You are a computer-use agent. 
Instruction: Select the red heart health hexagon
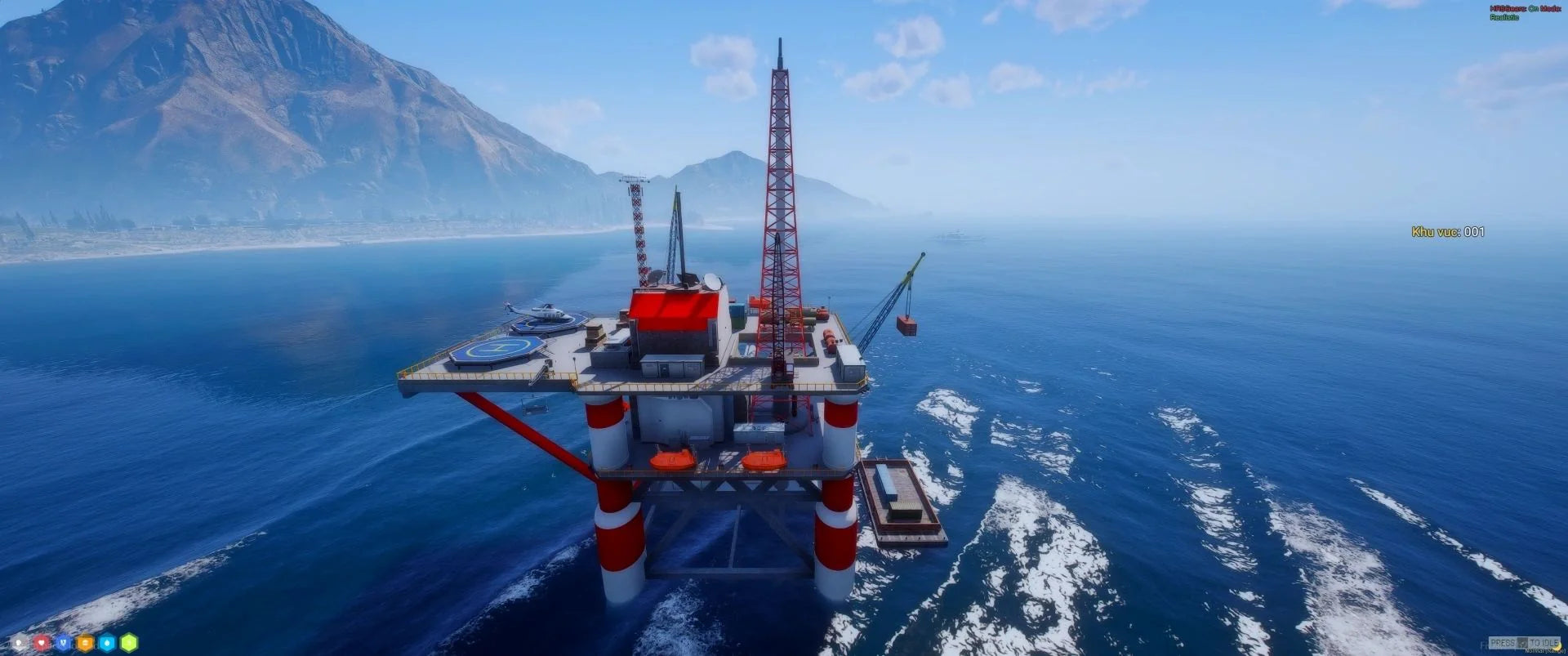42,643
